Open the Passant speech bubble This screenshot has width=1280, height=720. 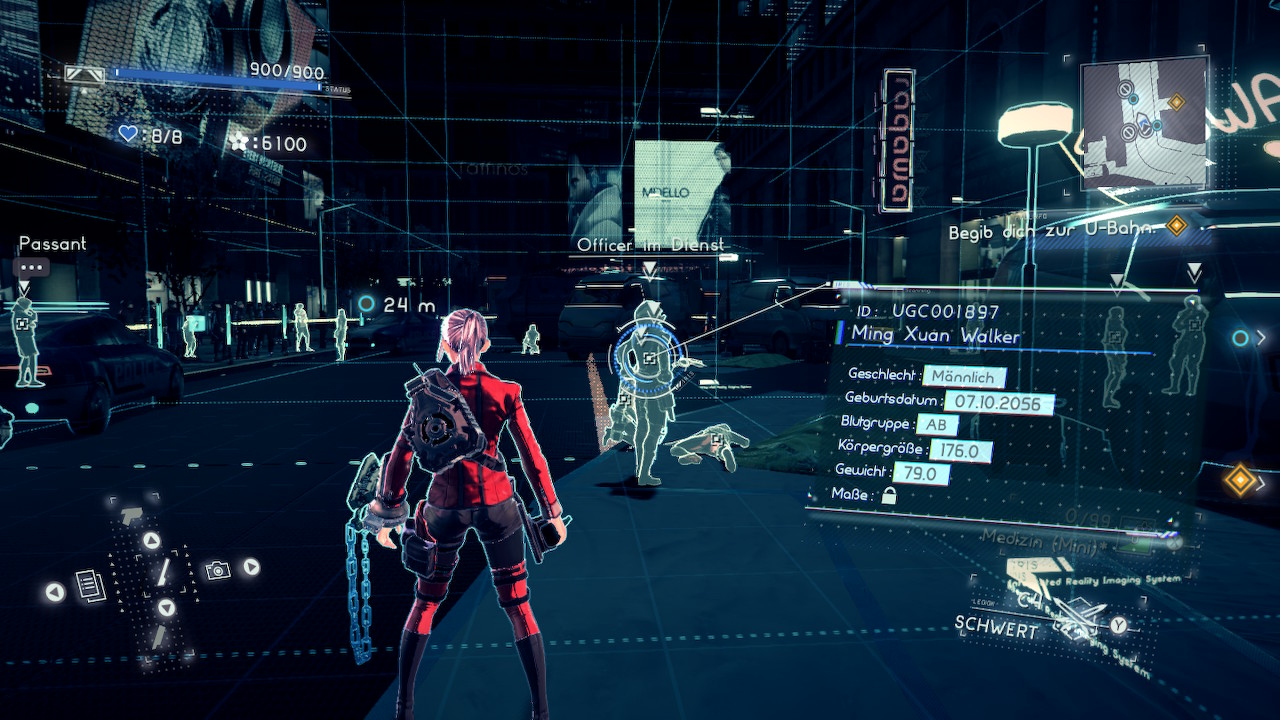31,268
